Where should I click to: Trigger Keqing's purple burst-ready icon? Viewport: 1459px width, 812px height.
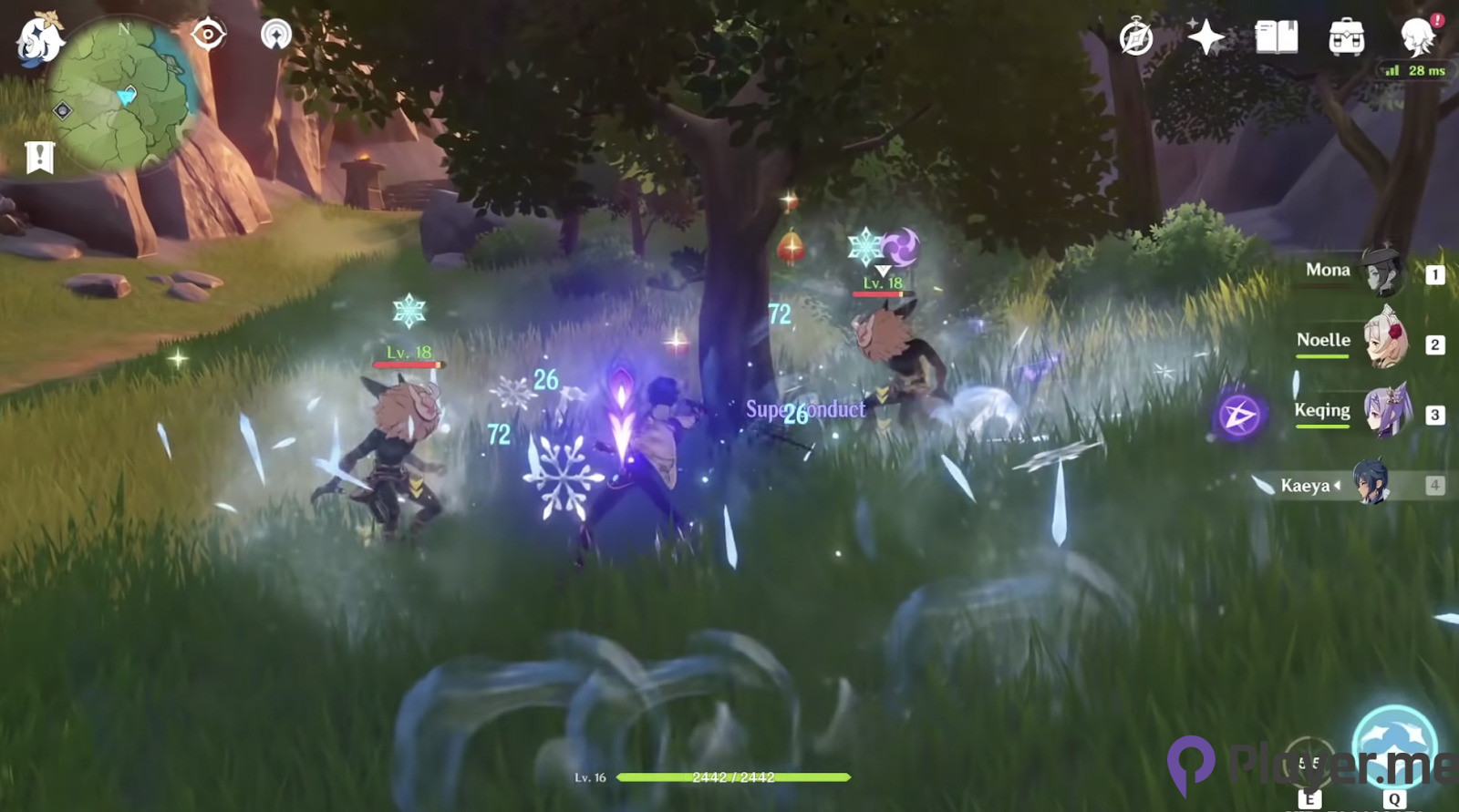[x=1239, y=416]
